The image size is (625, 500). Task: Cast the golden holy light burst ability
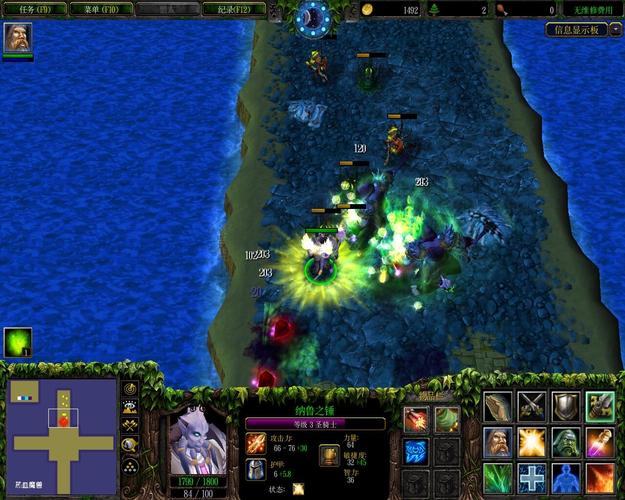tap(532, 441)
